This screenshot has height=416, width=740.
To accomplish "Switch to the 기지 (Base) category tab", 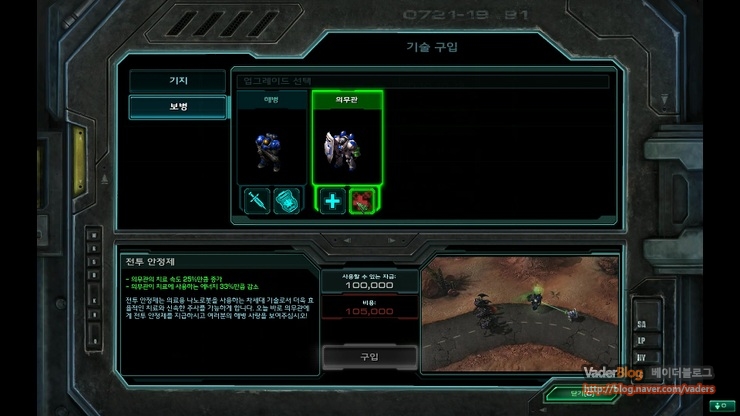I will coord(177,81).
